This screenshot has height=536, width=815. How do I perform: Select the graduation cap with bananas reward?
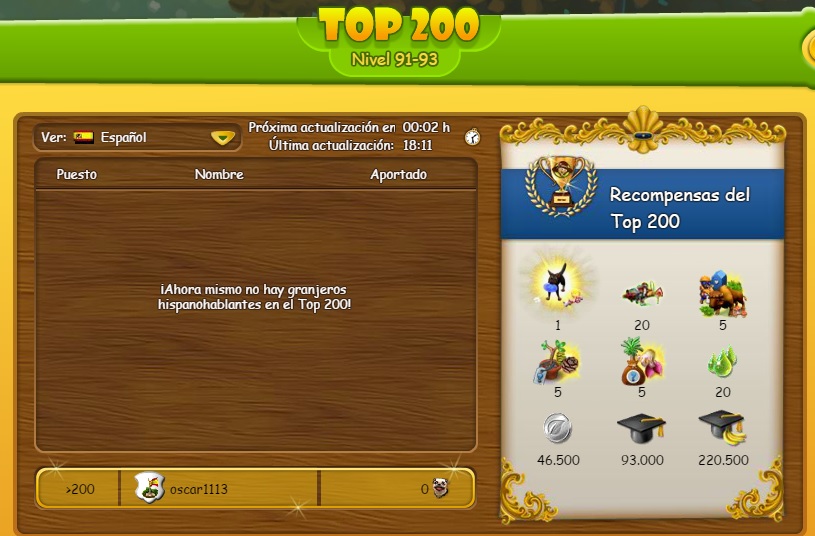pyautogui.click(x=722, y=428)
